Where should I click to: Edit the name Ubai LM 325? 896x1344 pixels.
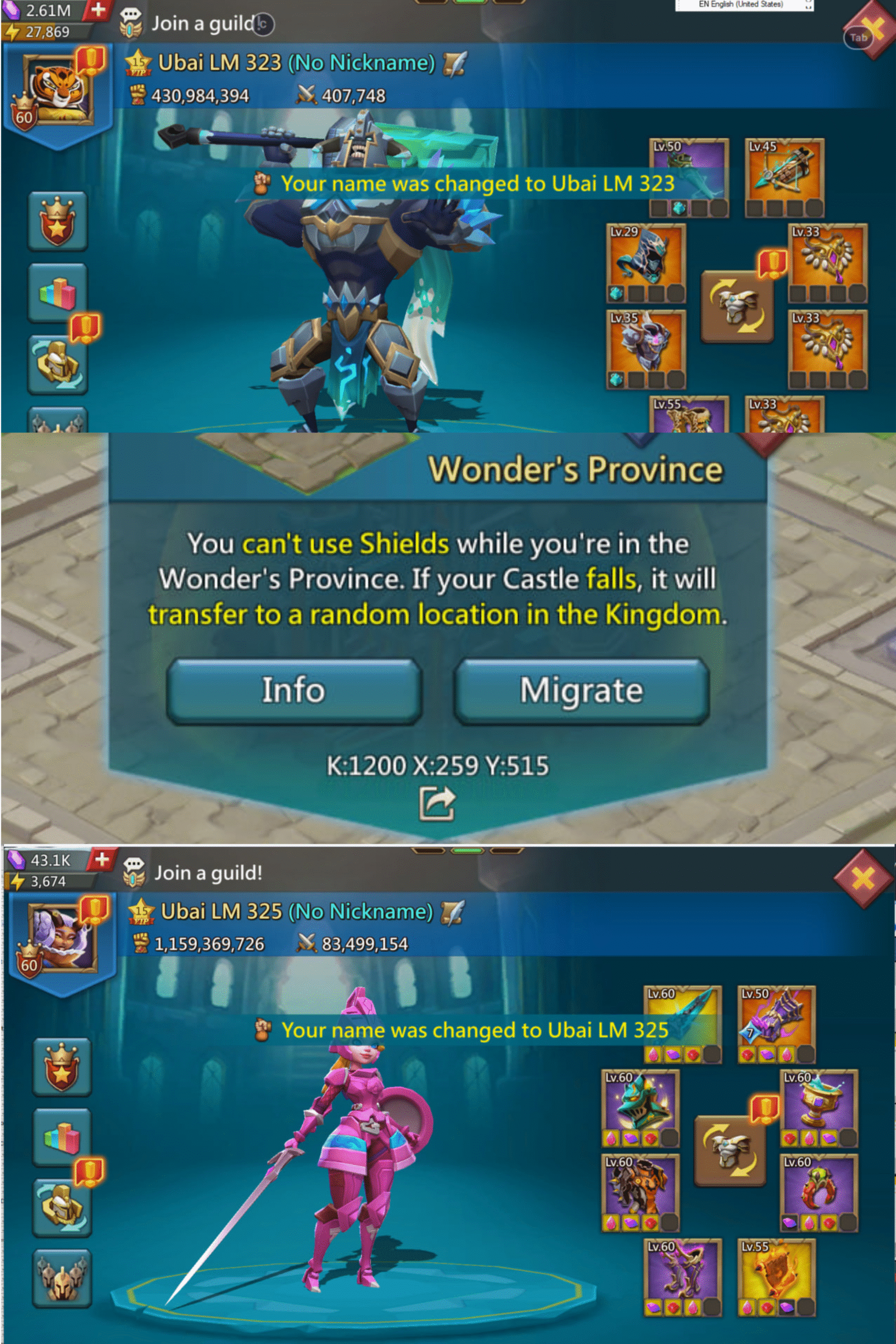[452, 912]
